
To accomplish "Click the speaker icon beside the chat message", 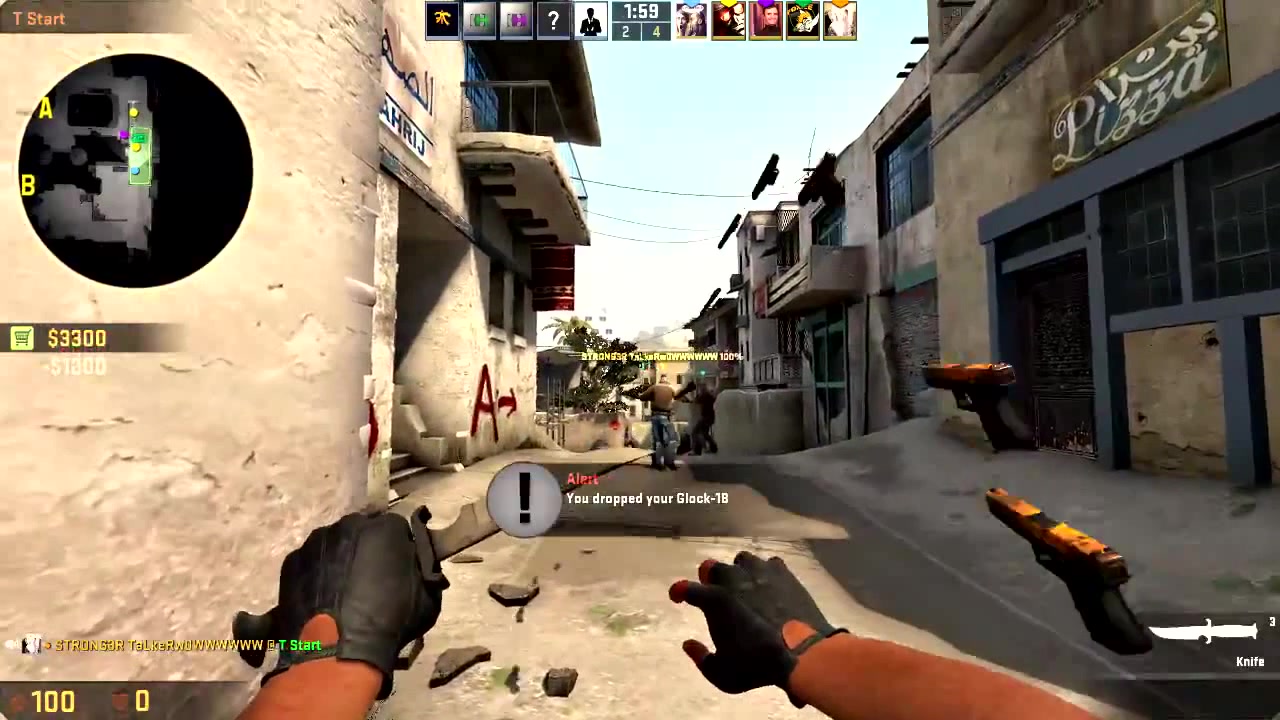I will (8, 645).
